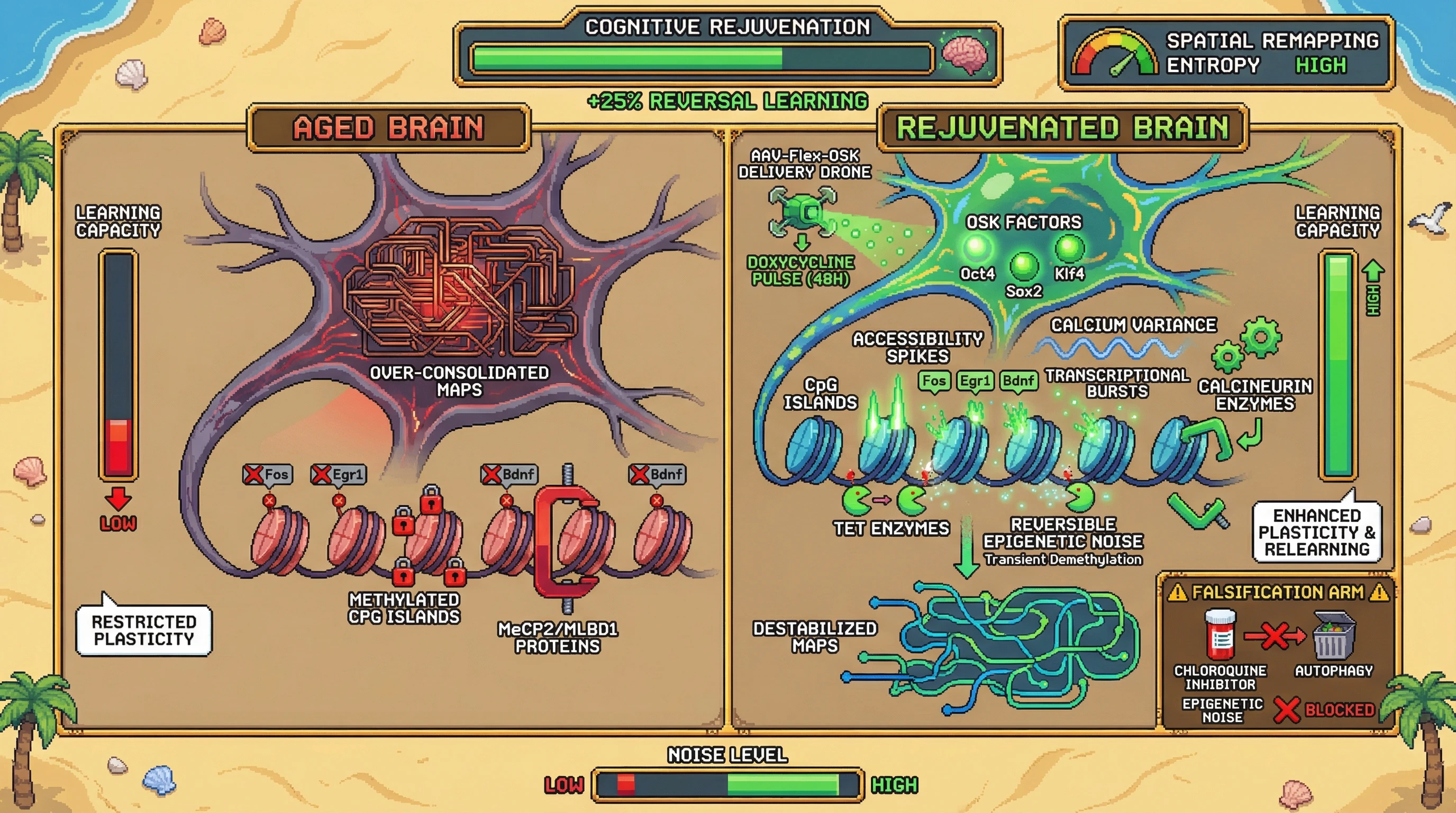Viewport: 1456px width, 813px height.
Task: Choose the Oct4 factor orb
Action: coord(977,248)
